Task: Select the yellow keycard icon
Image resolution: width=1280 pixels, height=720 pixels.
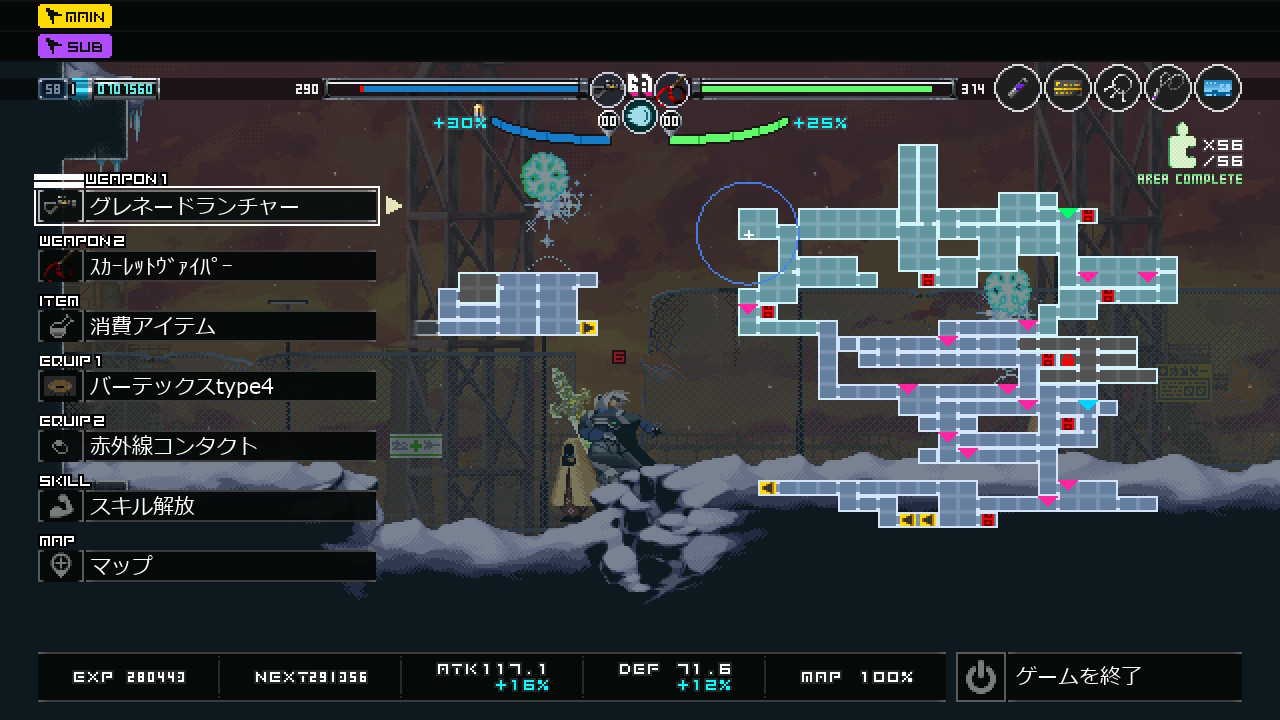Action: (1068, 89)
